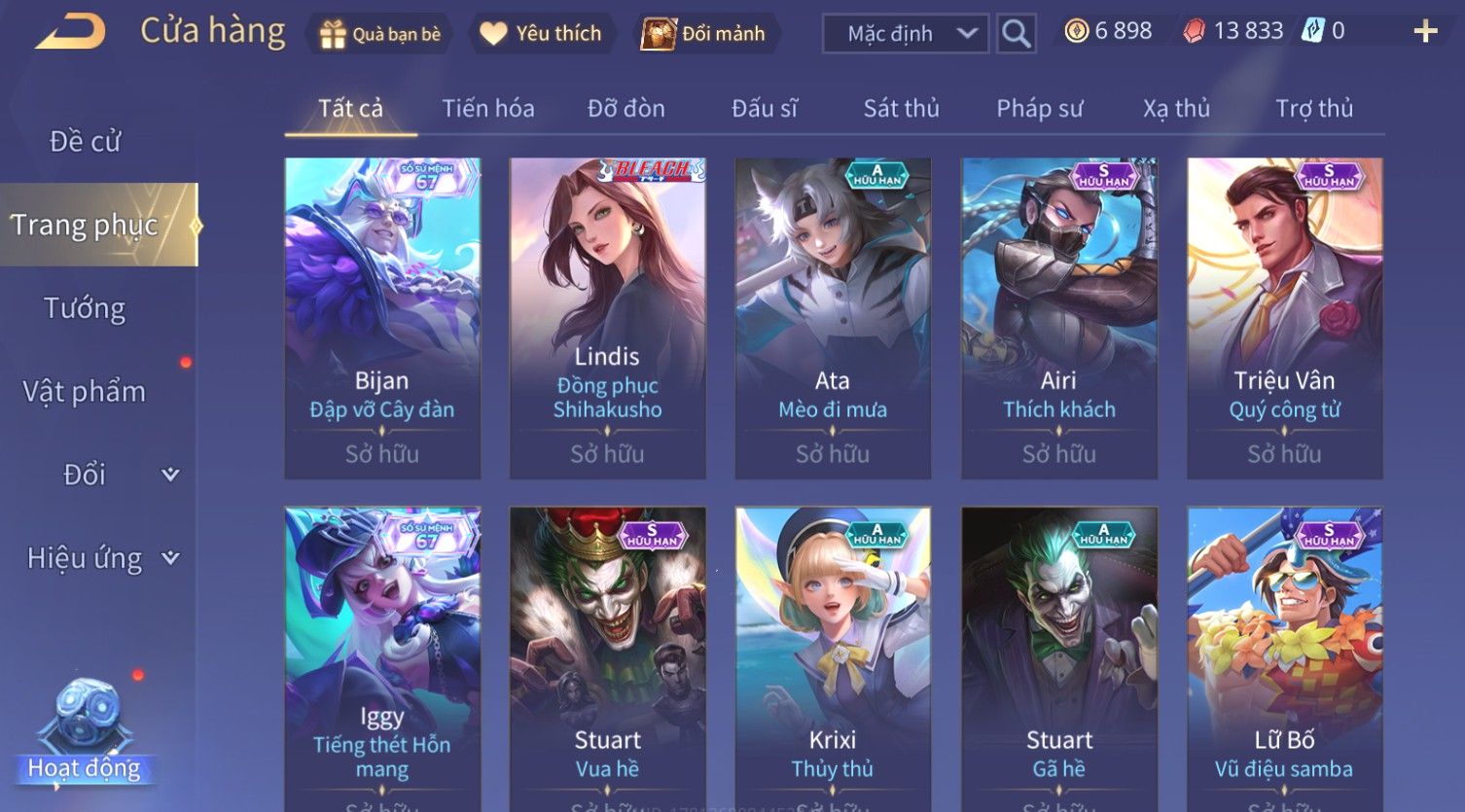Image resolution: width=1465 pixels, height=812 pixels.
Task: Expand the Mặc định sort dropdown
Action: coord(906,34)
